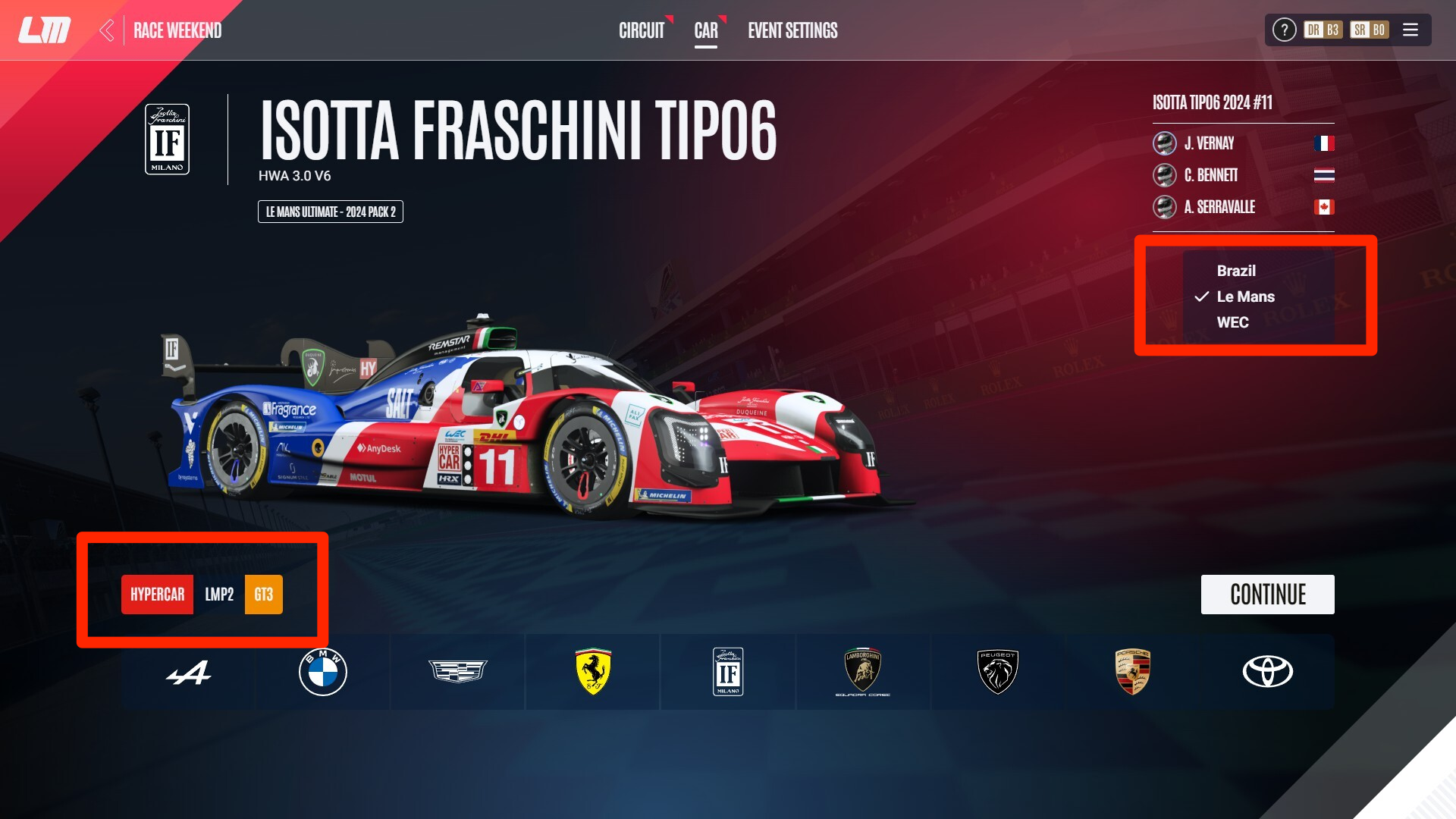Select the Hypercar class
Viewport: 1456px width, 819px height.
pos(158,595)
